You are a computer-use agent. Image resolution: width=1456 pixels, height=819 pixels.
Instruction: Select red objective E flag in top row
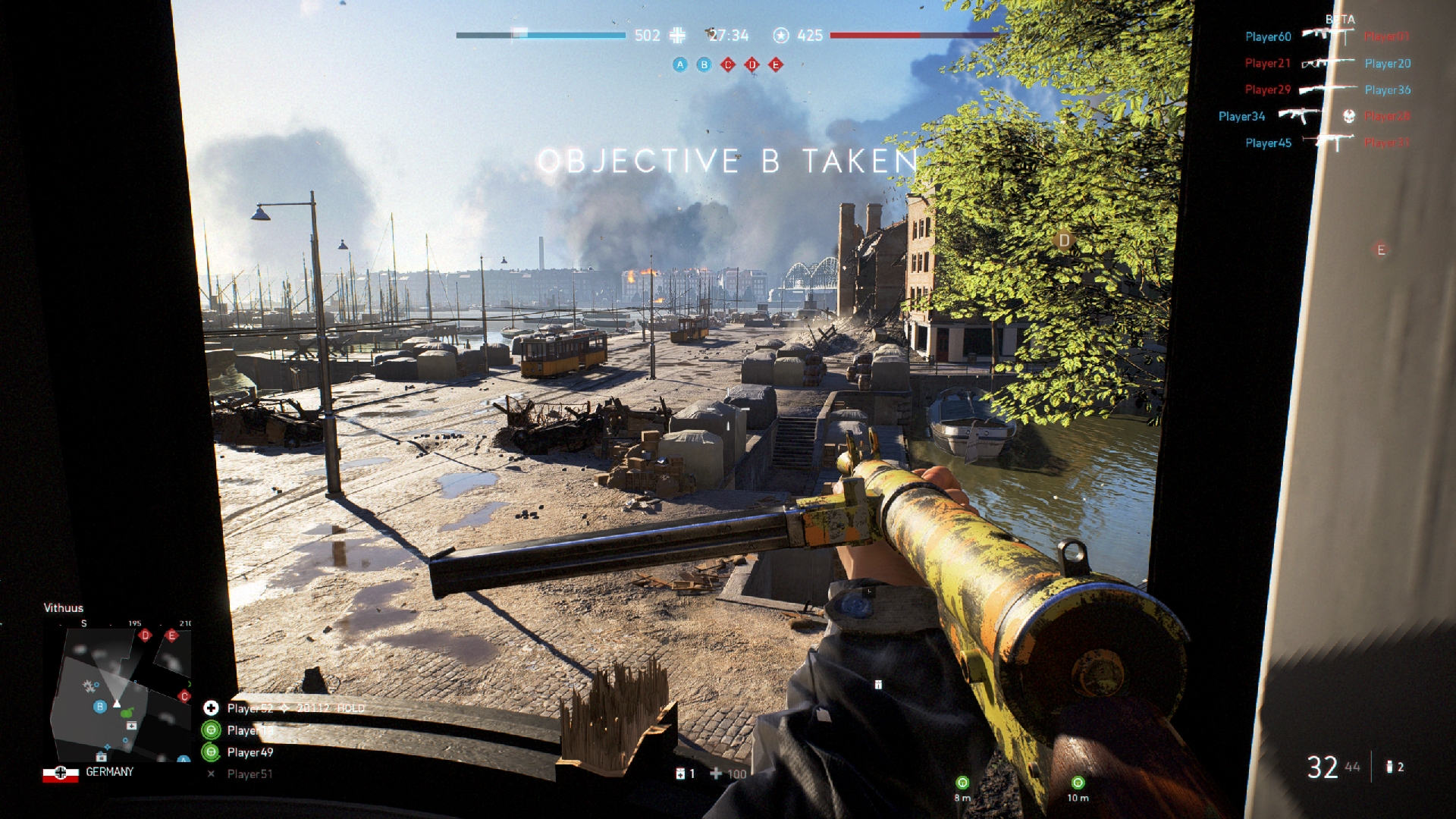775,64
